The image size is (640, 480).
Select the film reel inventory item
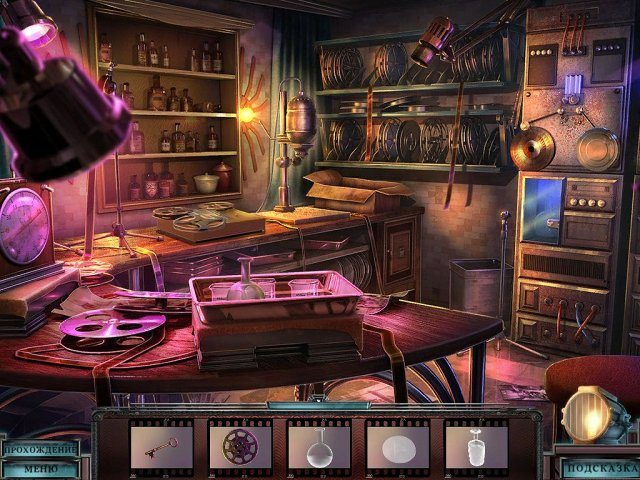(240, 446)
